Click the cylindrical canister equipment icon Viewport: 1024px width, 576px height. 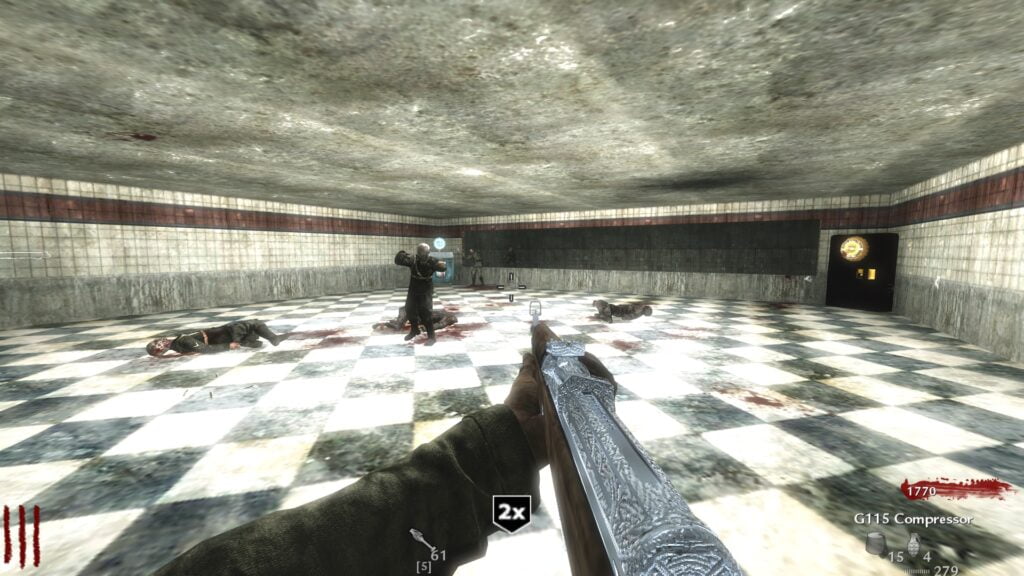point(876,543)
